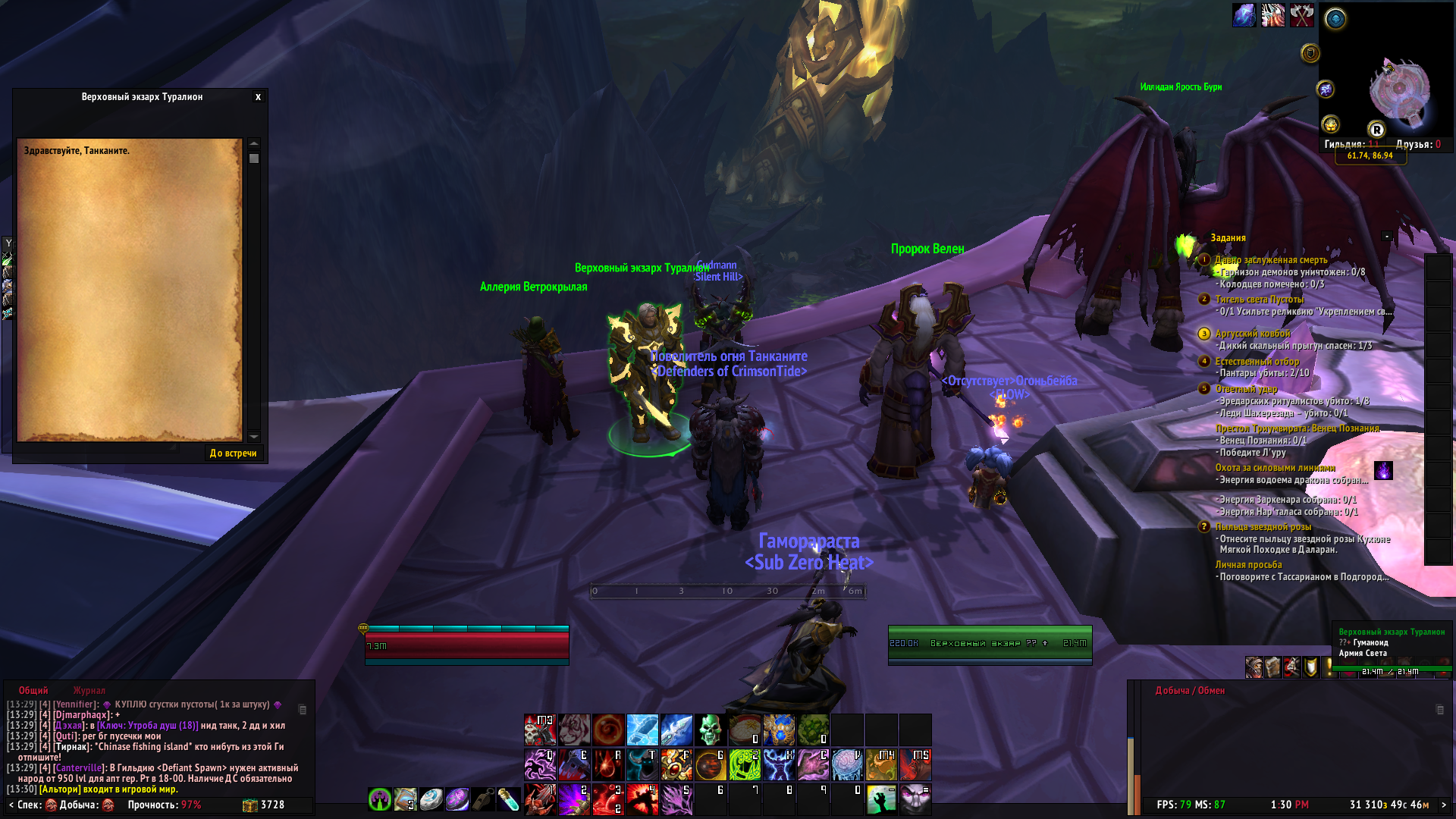Screen dimensions: 1456x819
Task: Use the blue brain ability bound to V
Action: [x=847, y=764]
